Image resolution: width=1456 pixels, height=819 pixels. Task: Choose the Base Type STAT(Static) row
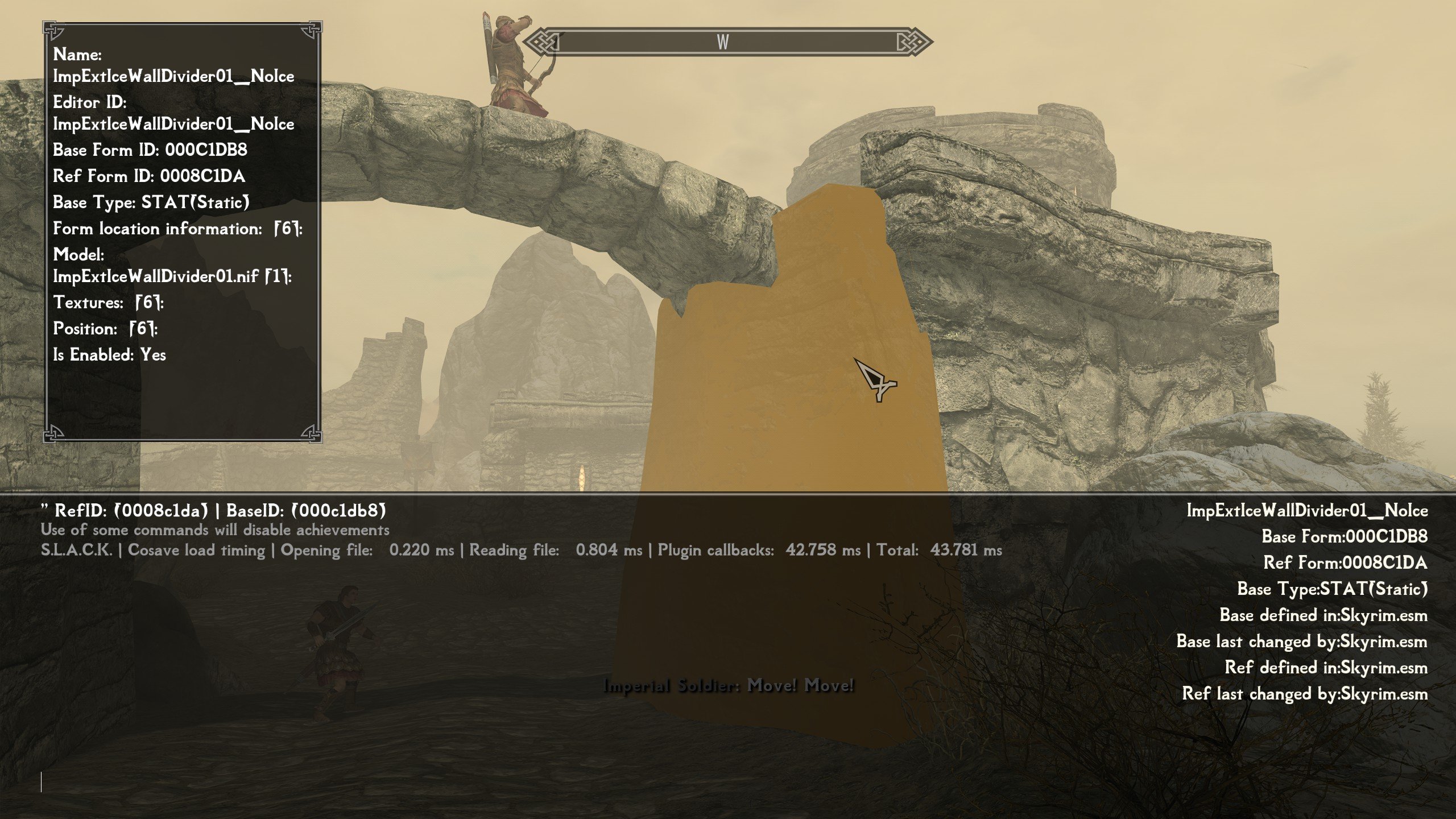(151, 202)
